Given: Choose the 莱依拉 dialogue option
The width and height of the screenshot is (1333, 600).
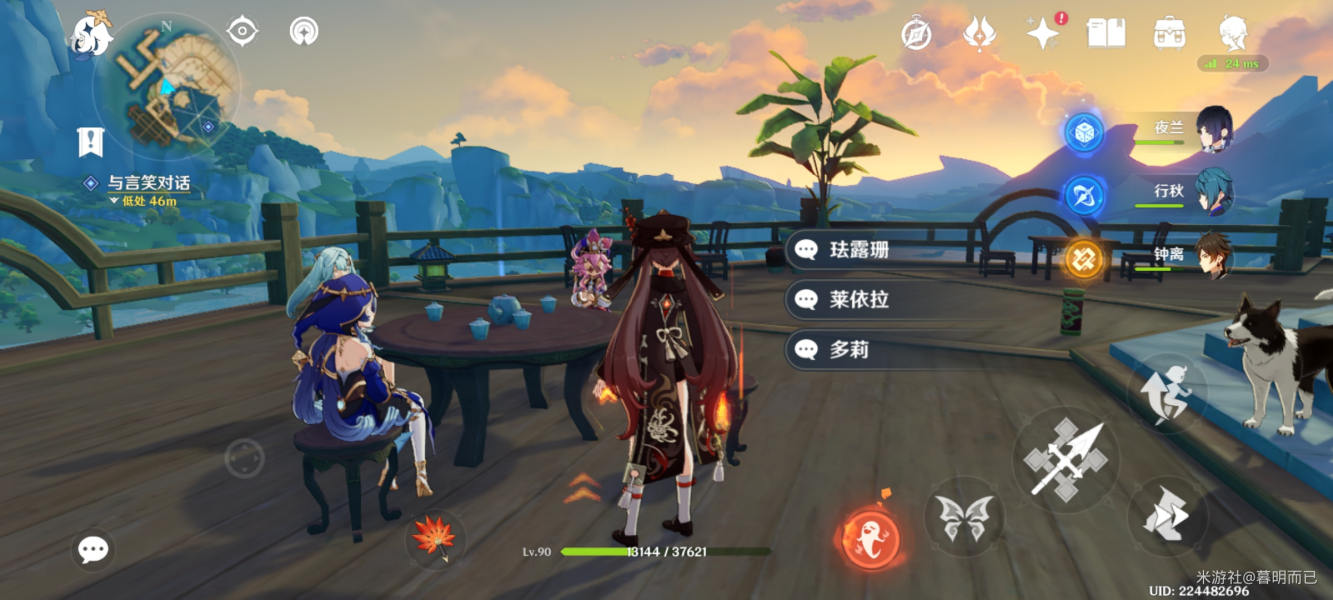Looking at the screenshot, I should (x=859, y=299).
